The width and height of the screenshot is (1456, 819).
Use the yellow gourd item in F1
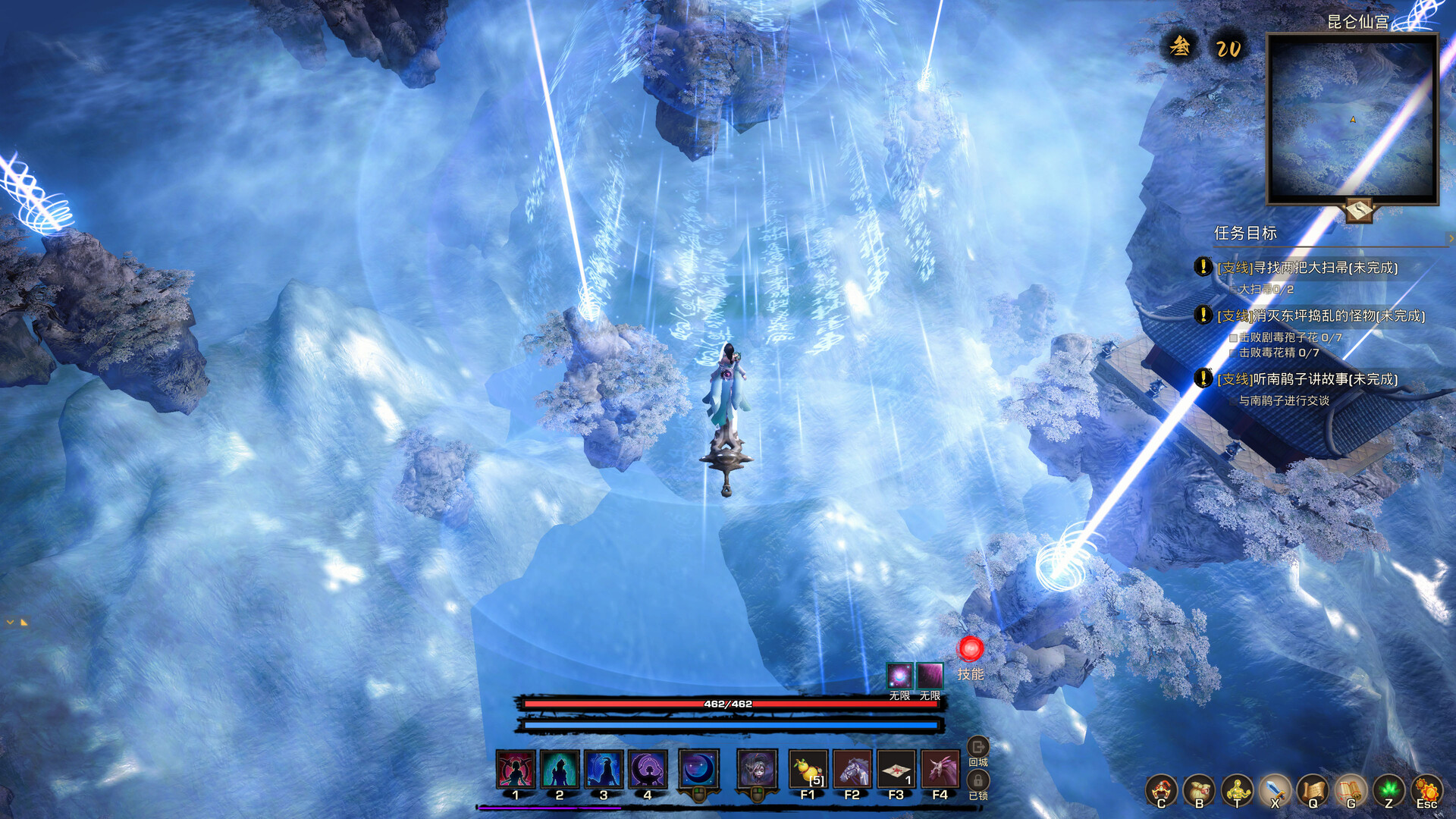(x=808, y=770)
